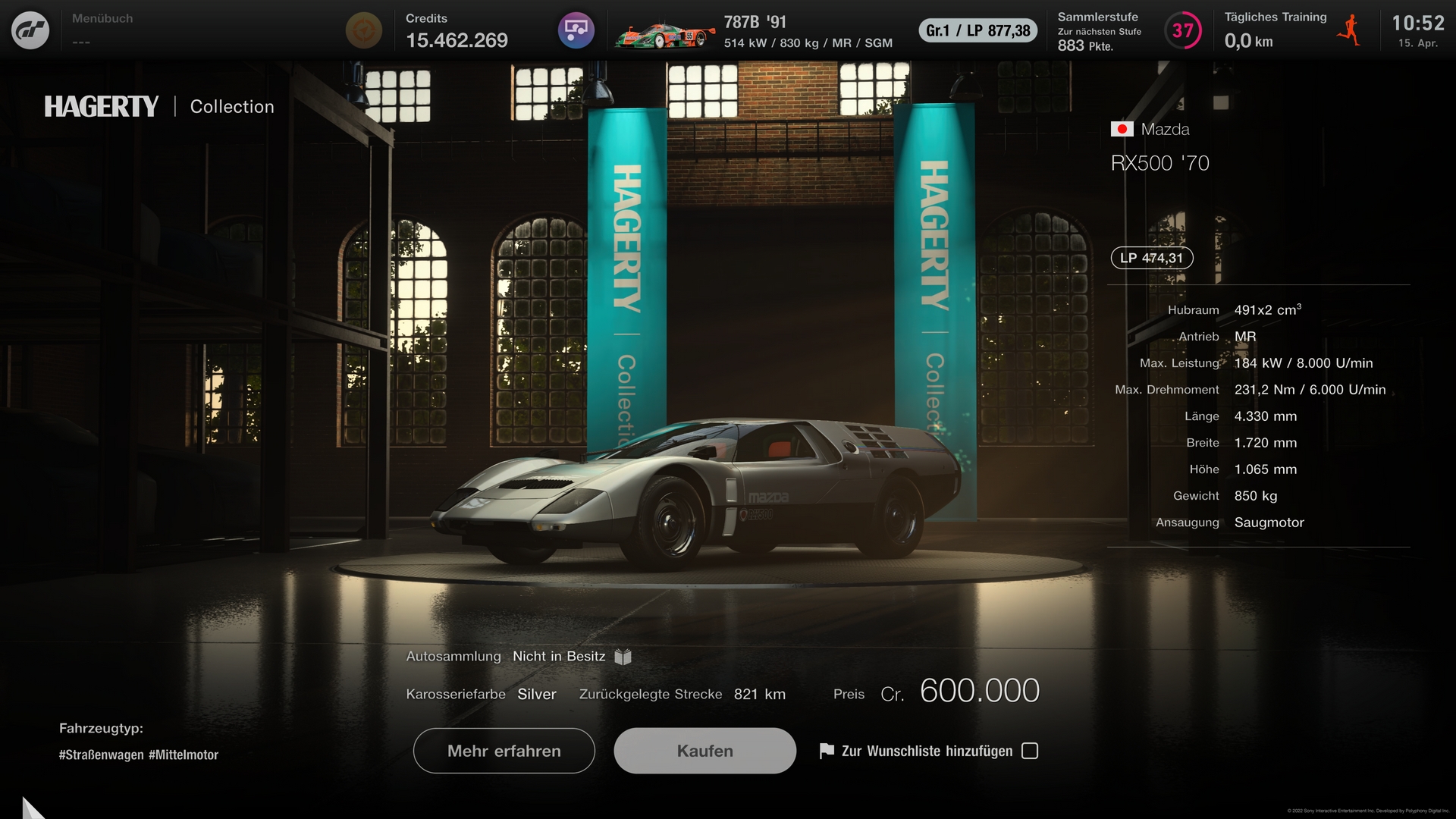This screenshot has height=819, width=1456.
Task: Enable the Zur Wunschliste hinzufügen checkbox
Action: pos(1030,751)
